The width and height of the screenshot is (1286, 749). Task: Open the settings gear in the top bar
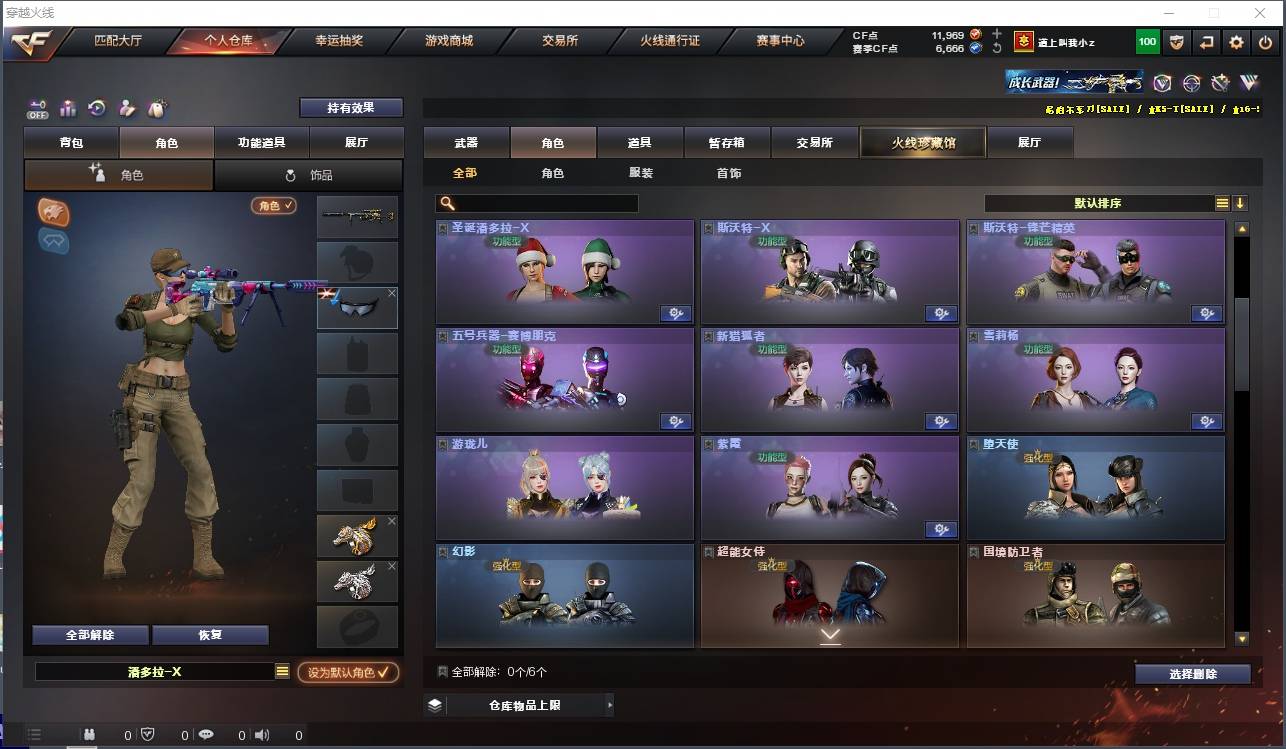click(x=1236, y=42)
